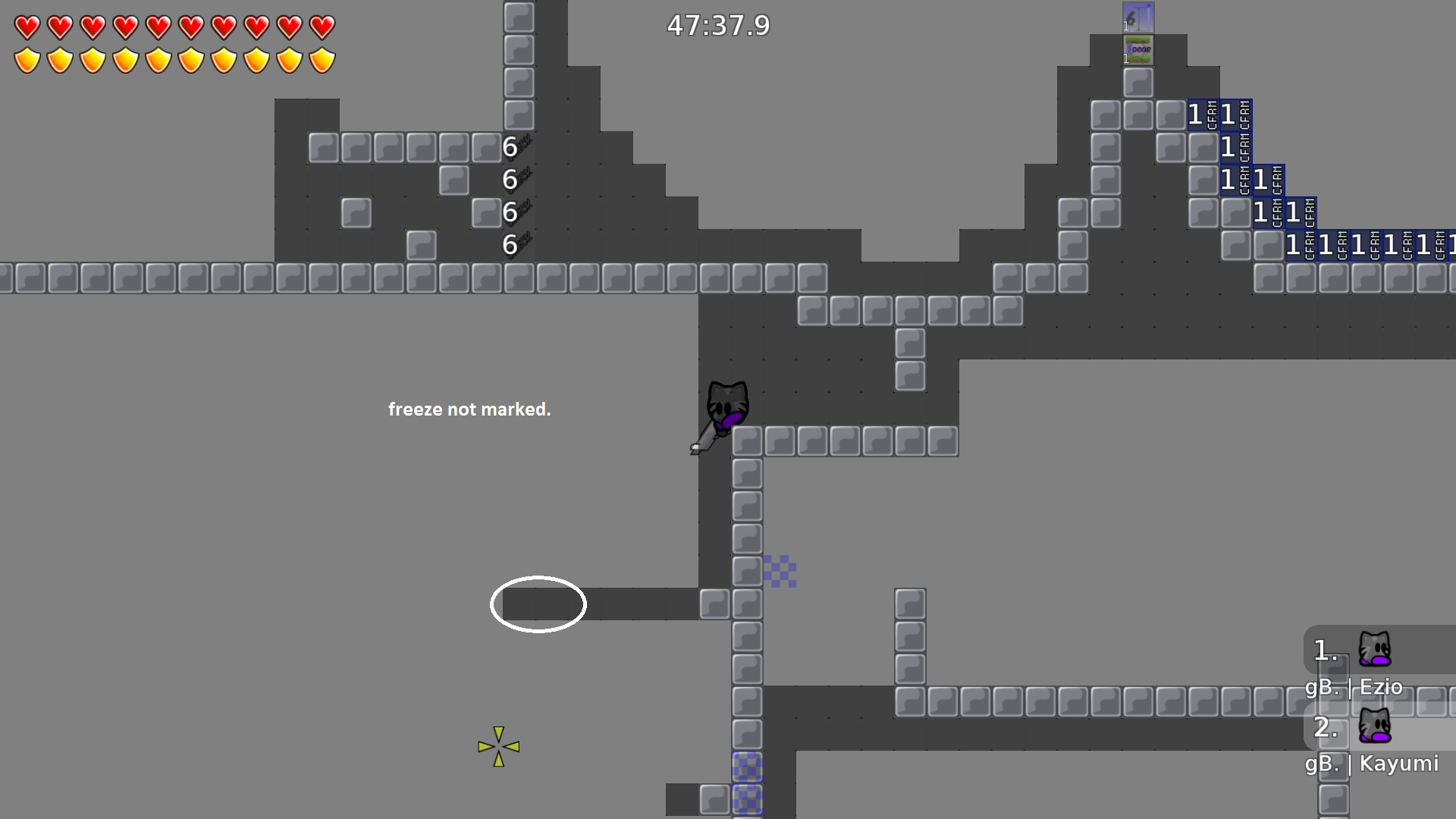Select the 'gB. | Kayumi' leaderboard entry

pos(1371,764)
